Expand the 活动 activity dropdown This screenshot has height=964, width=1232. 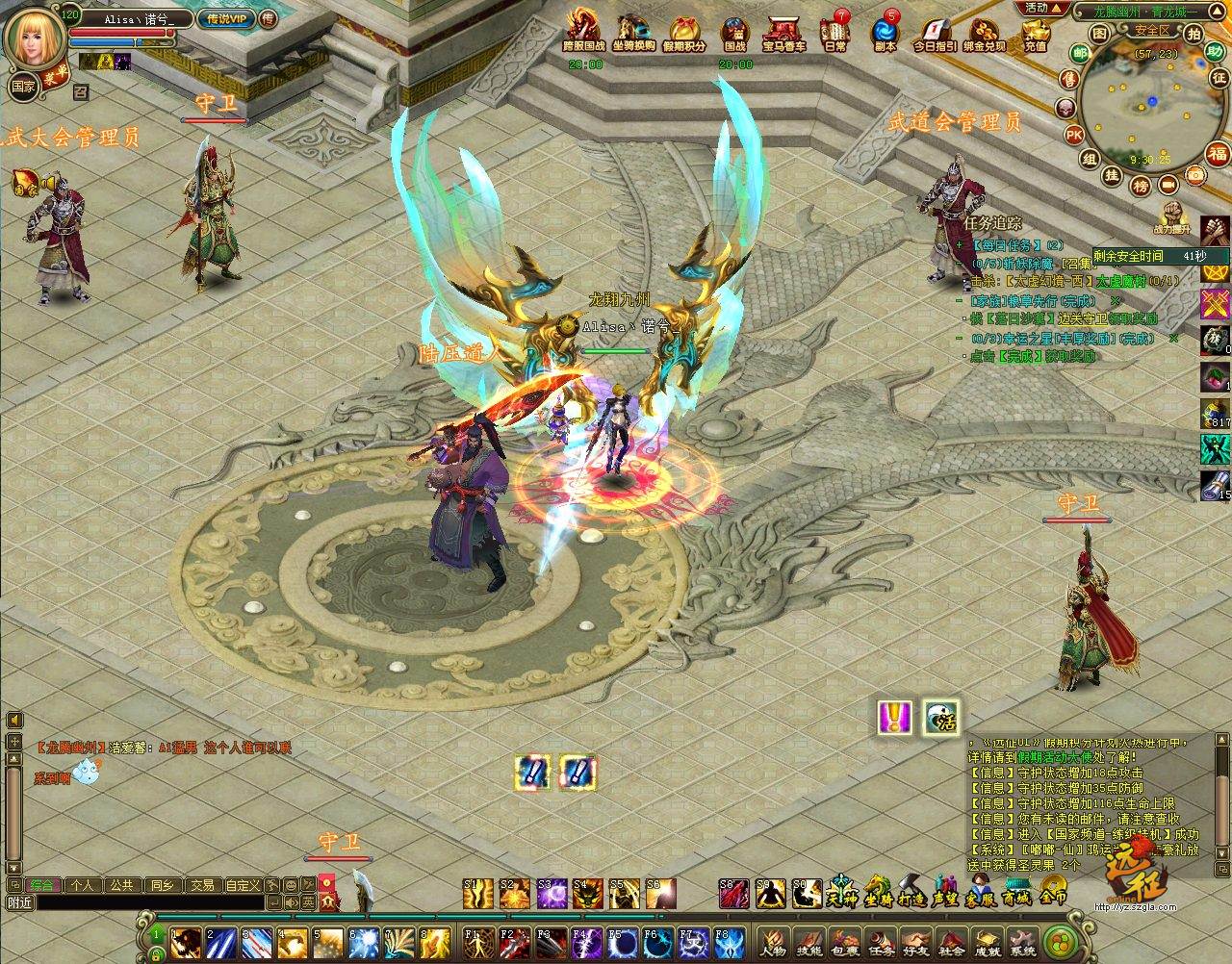pos(1044,8)
